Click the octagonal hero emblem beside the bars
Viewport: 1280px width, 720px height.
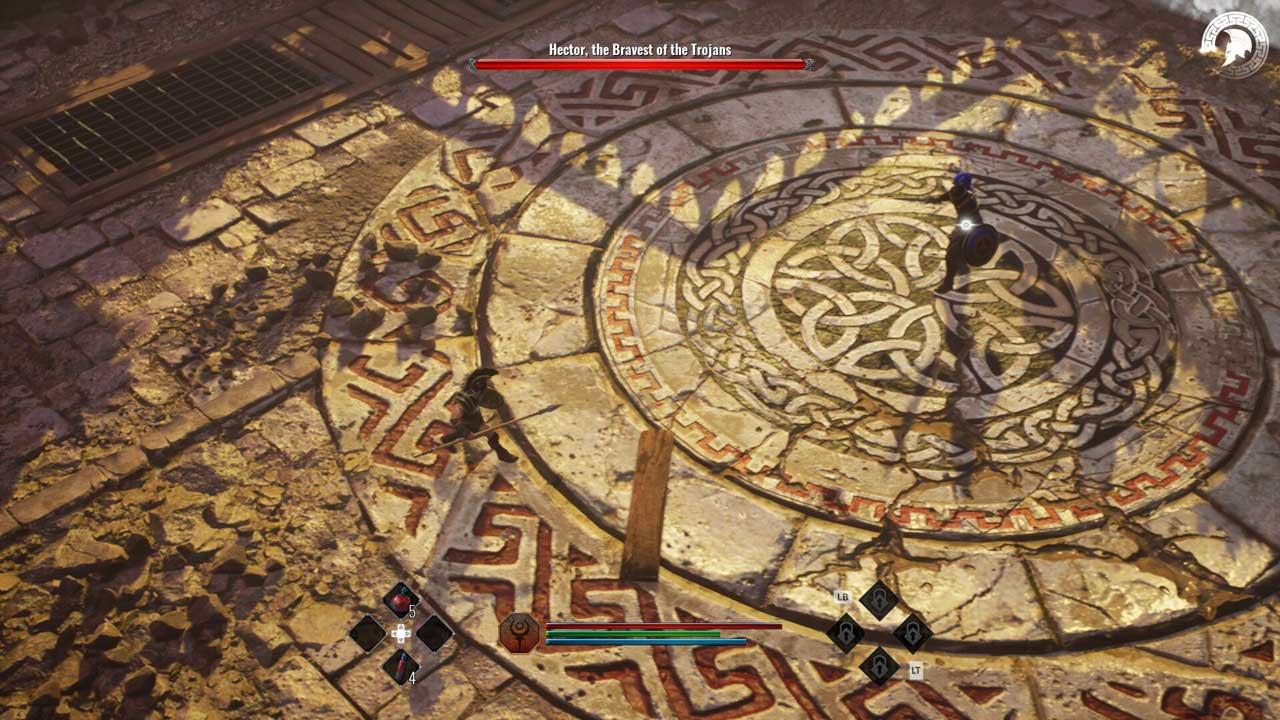[x=519, y=633]
